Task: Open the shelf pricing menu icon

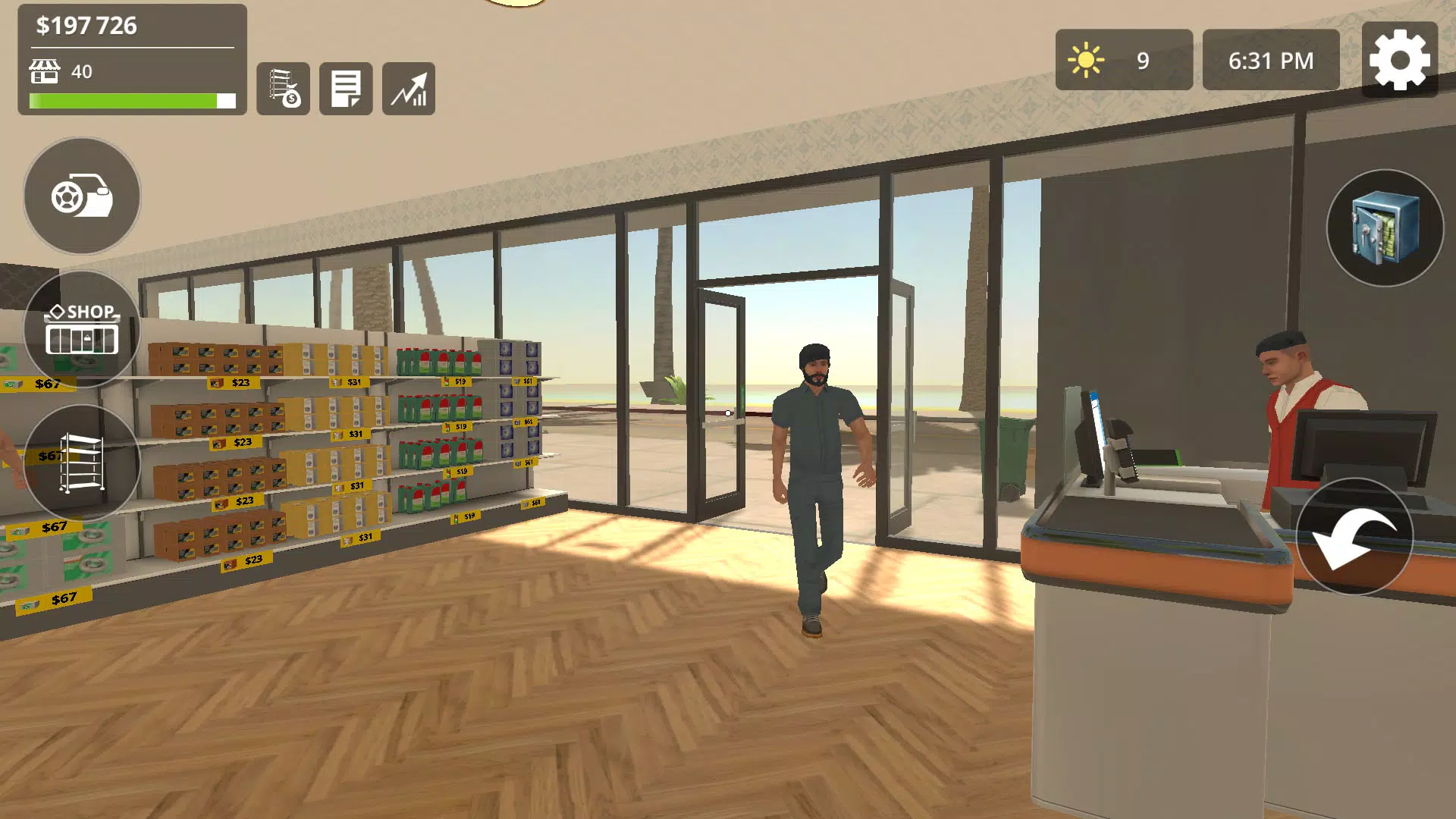Action: [x=283, y=89]
